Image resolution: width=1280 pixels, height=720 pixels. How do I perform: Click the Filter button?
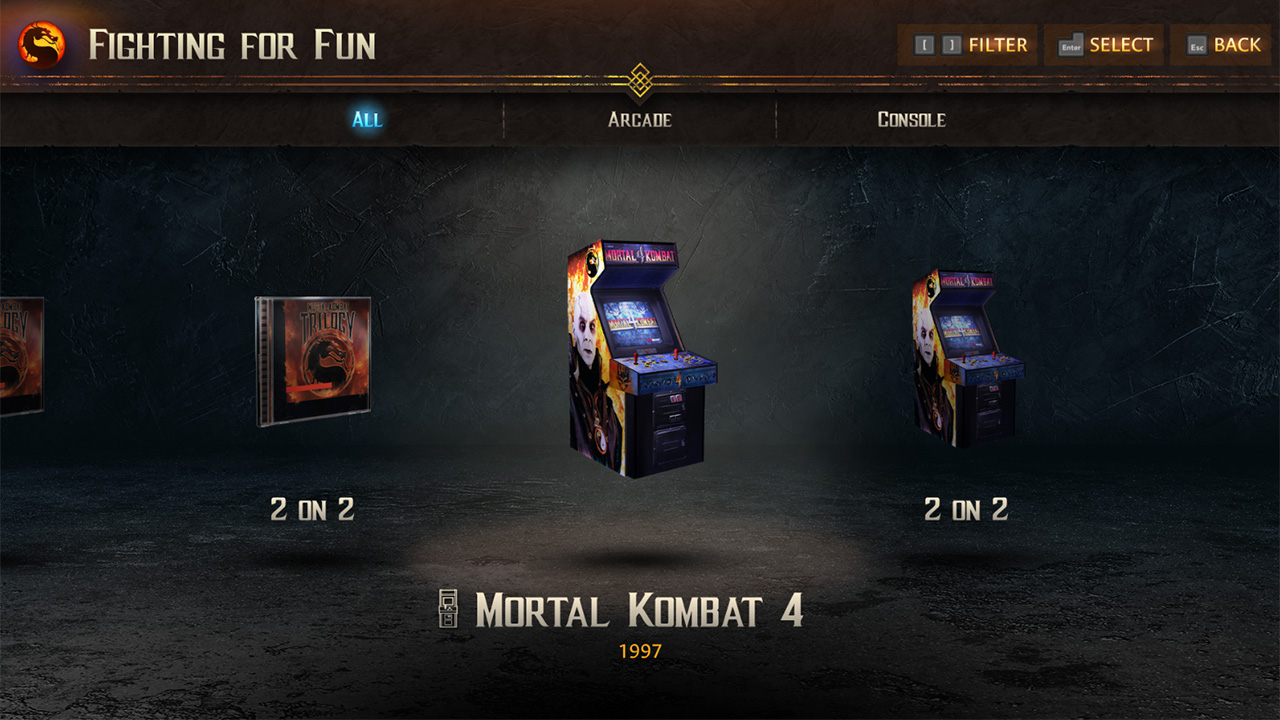[x=969, y=45]
